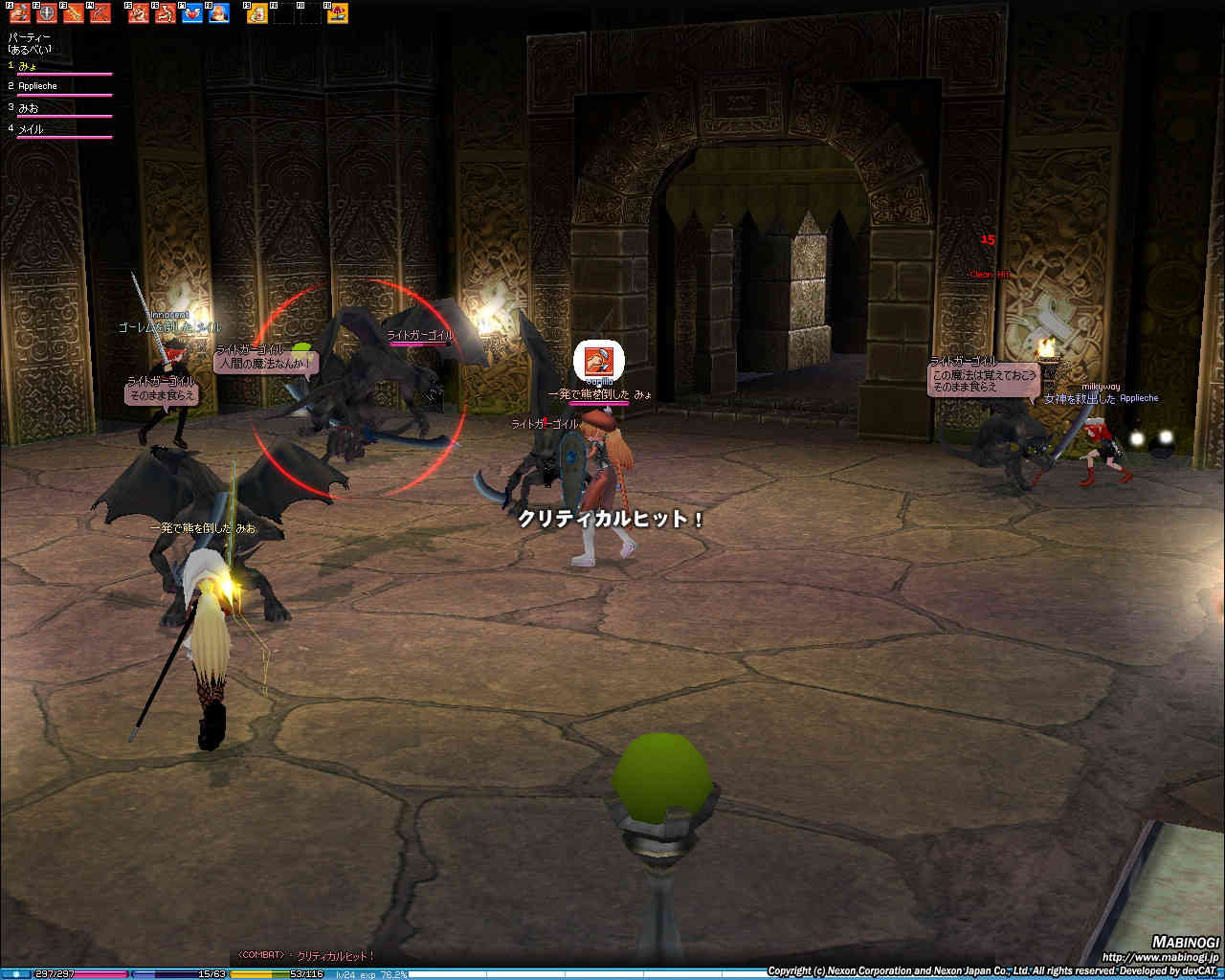
Task: Activate the F4 bow ranged attack skill
Action: [x=100, y=12]
